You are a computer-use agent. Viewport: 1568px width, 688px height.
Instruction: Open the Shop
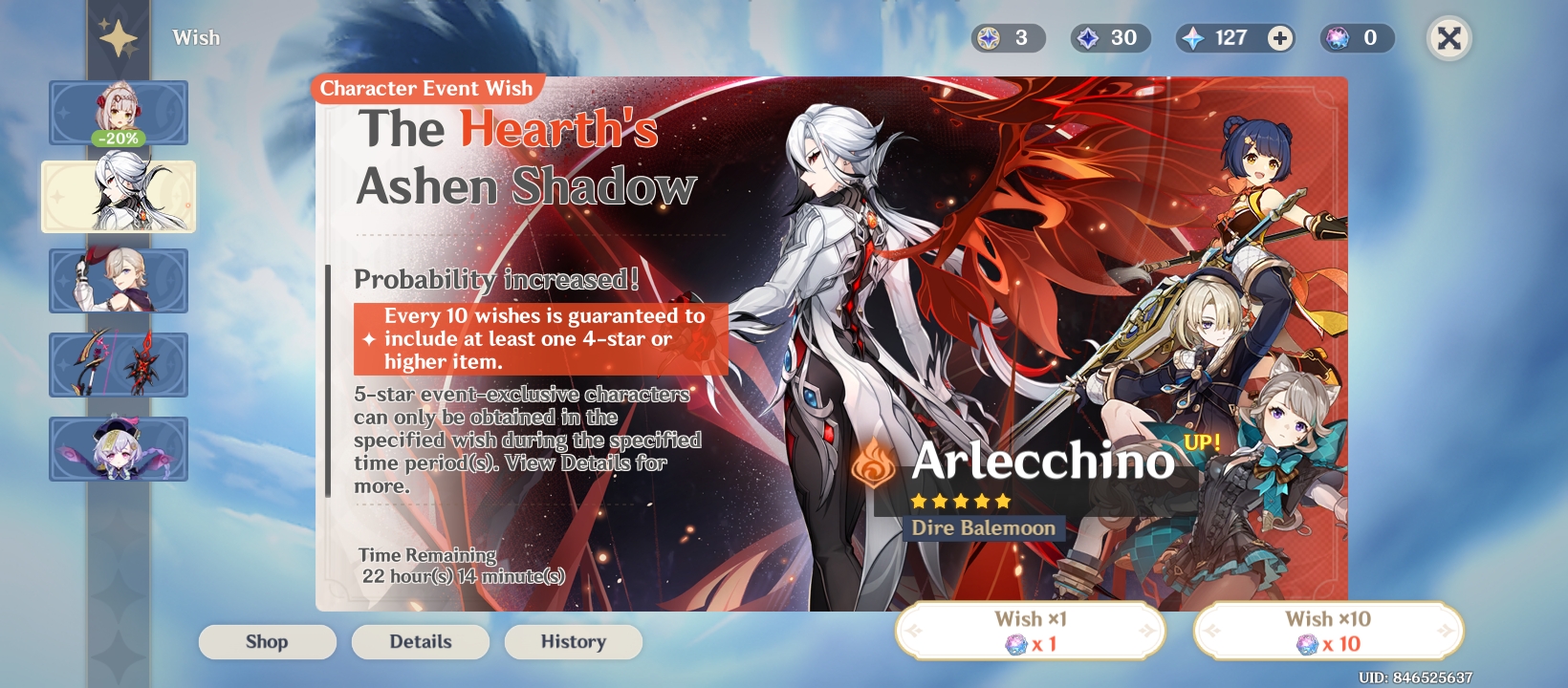click(x=267, y=641)
